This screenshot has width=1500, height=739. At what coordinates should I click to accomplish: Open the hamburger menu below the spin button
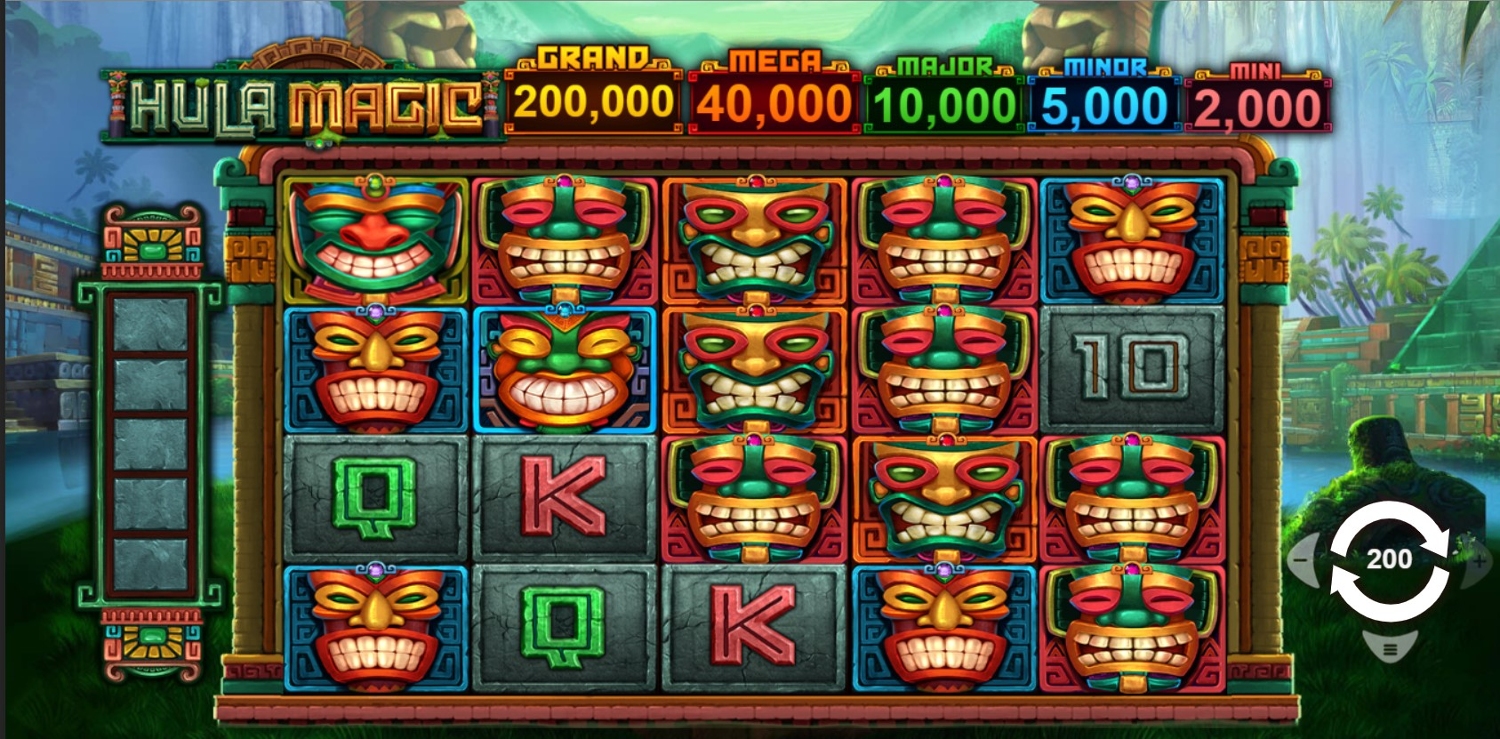click(1389, 649)
